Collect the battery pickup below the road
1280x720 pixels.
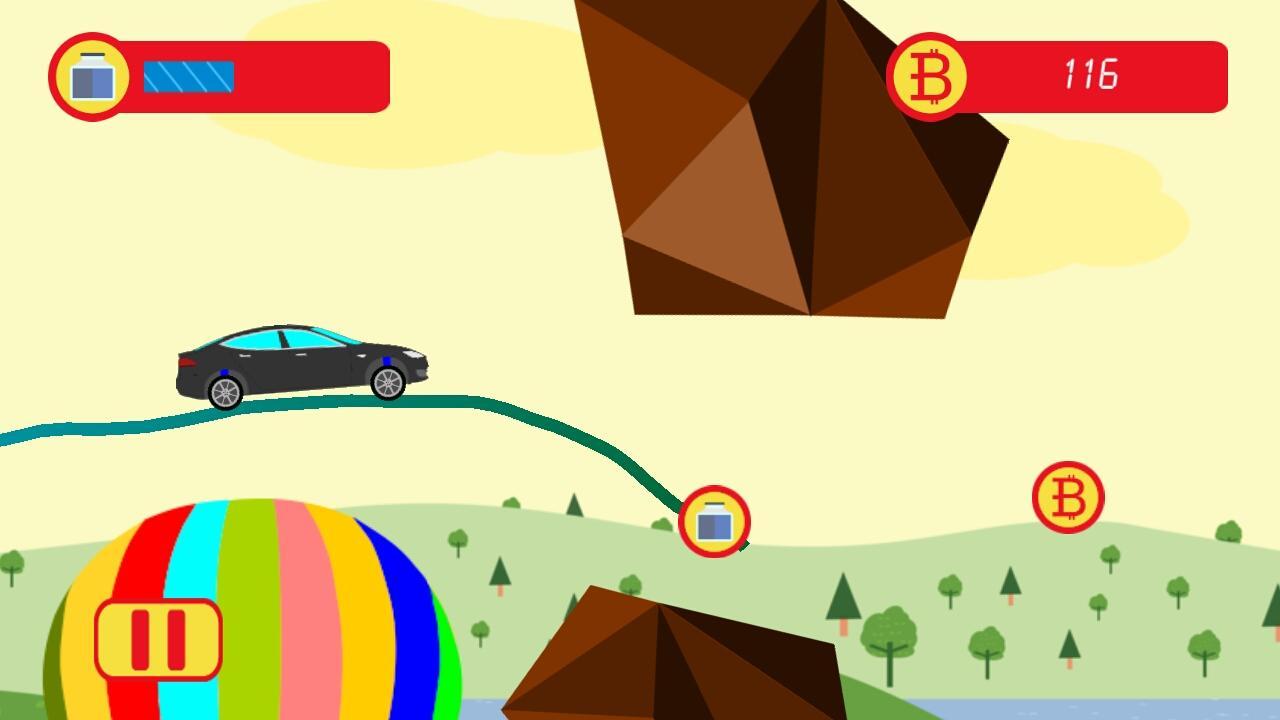[x=714, y=522]
